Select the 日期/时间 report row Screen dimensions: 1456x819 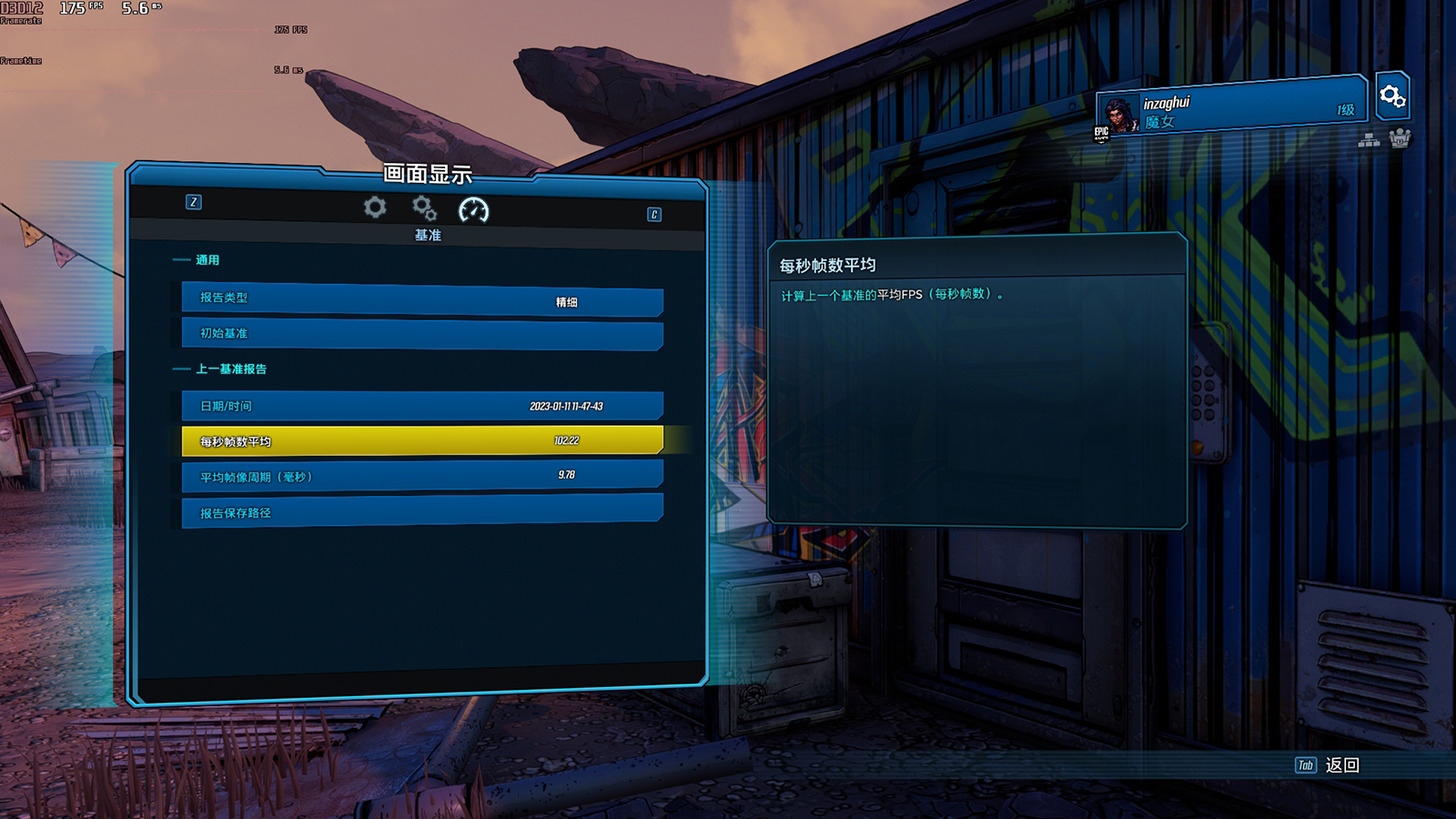point(422,406)
